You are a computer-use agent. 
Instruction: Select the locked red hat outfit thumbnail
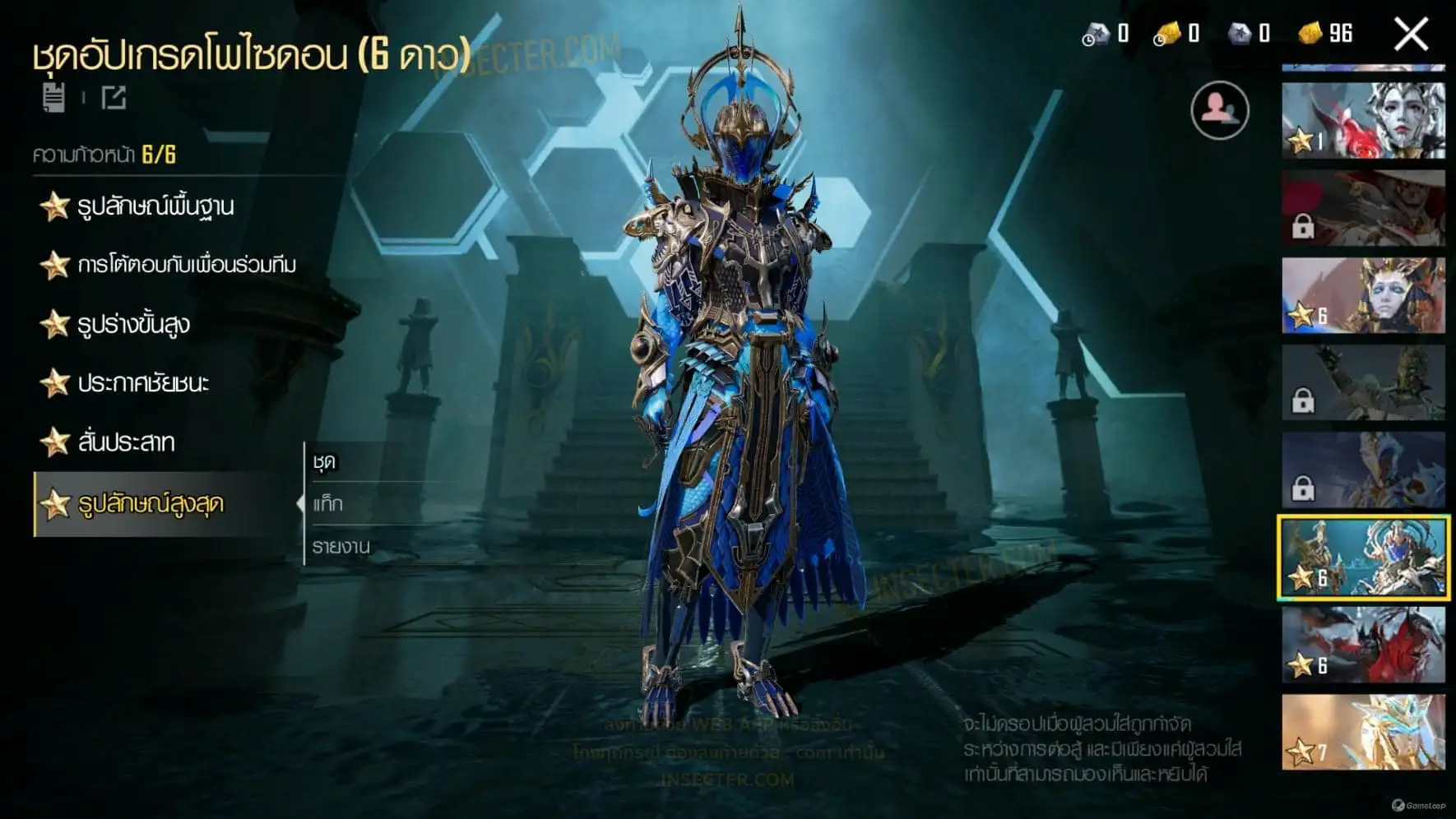(x=1363, y=208)
